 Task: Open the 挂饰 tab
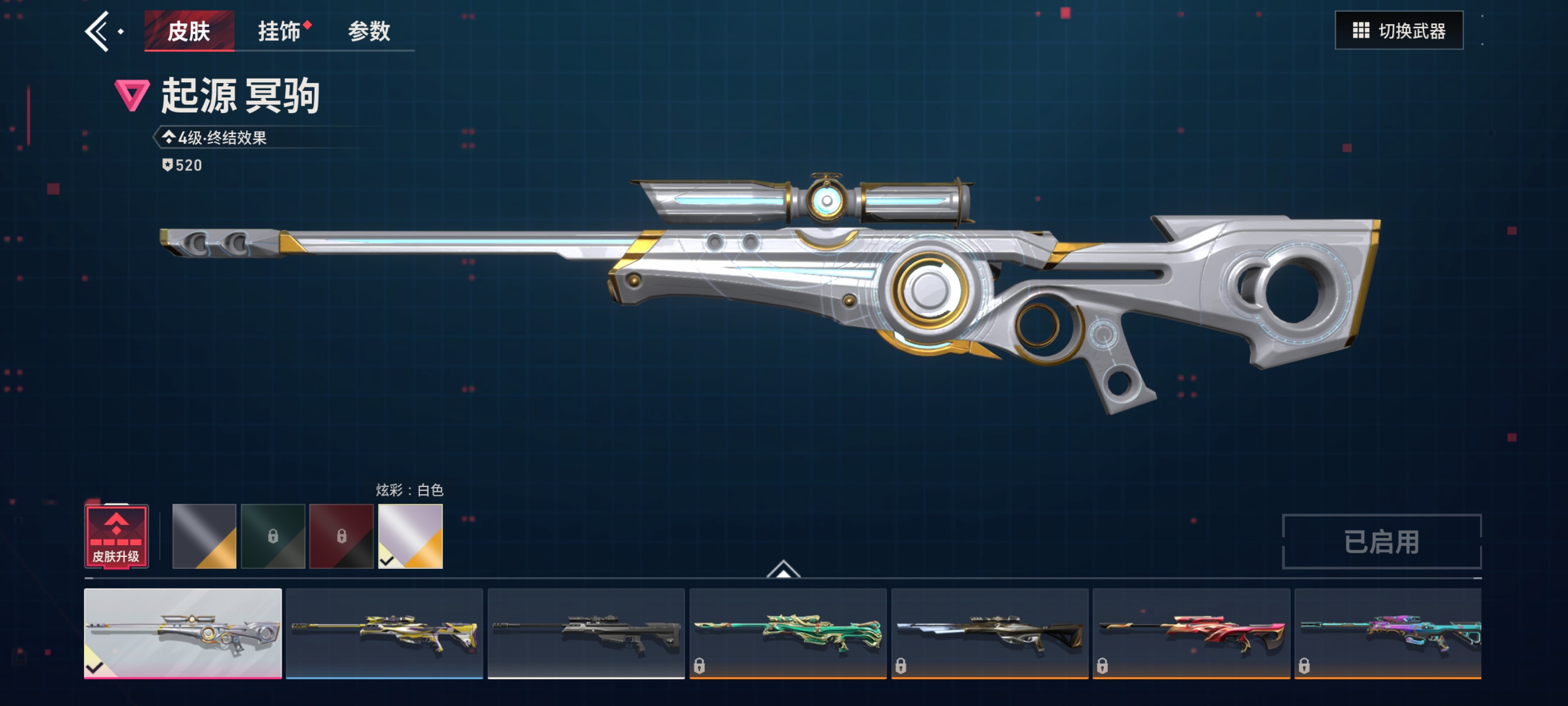pyautogui.click(x=279, y=31)
